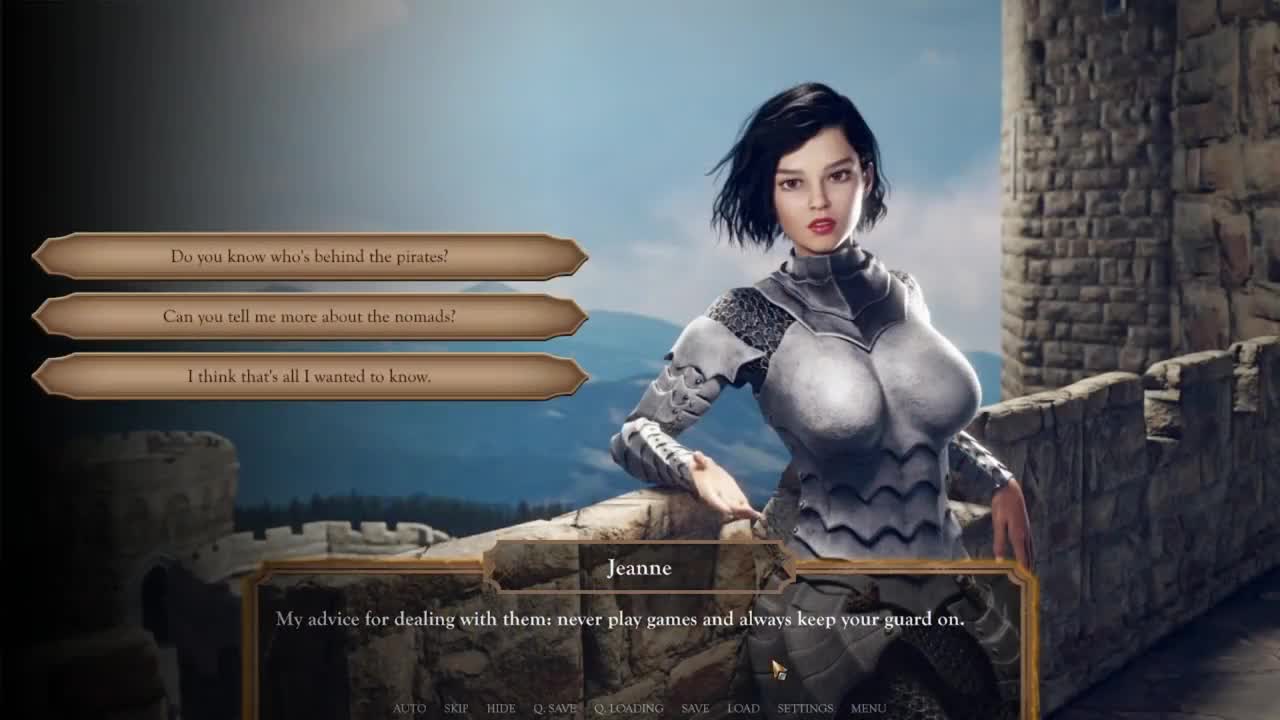Screen dimensions: 1280x720
Task: Go to the main Menu
Action: tap(868, 708)
